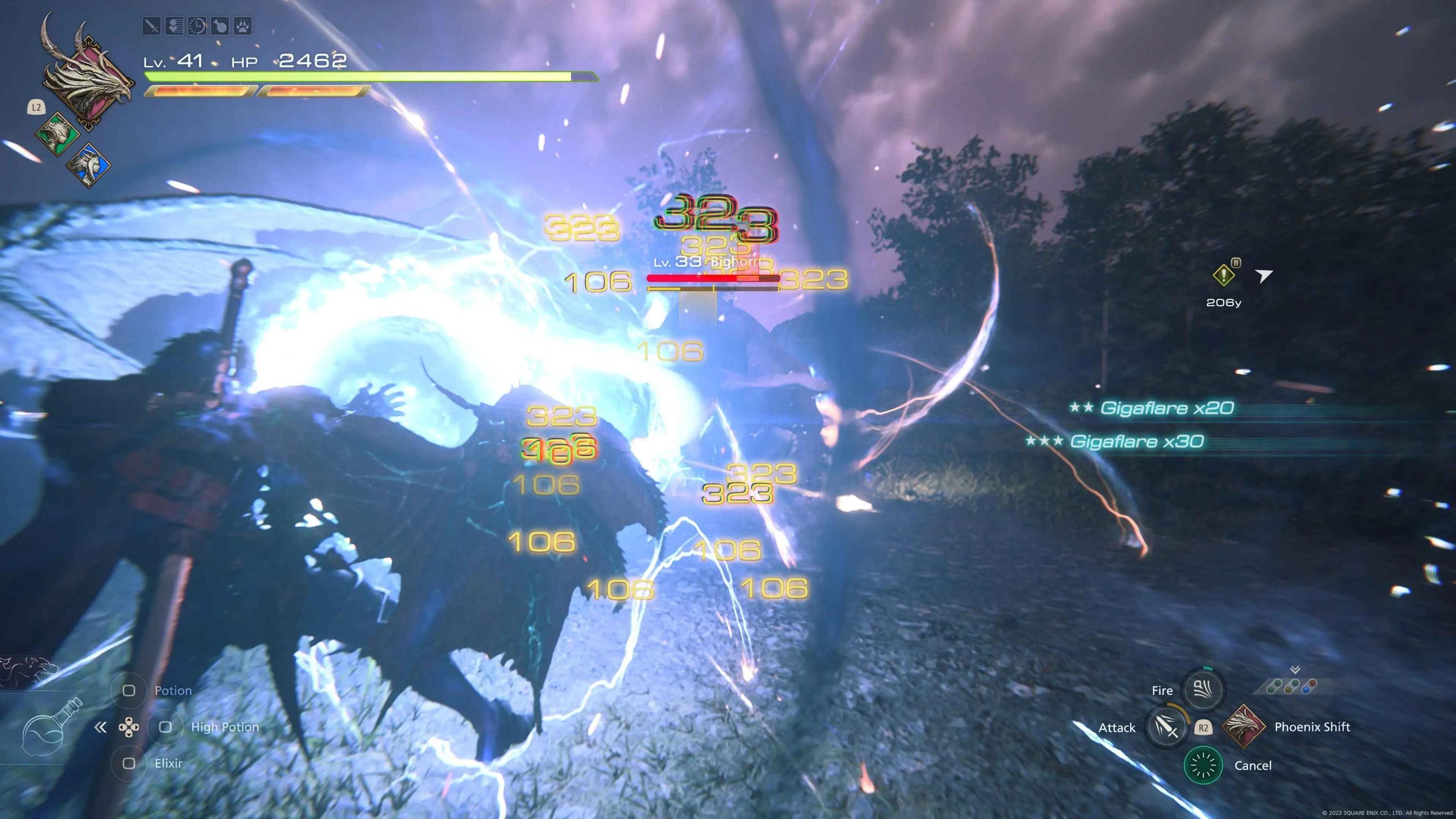
Task: Click the double-chevron above the ability dots
Action: tap(1294, 670)
